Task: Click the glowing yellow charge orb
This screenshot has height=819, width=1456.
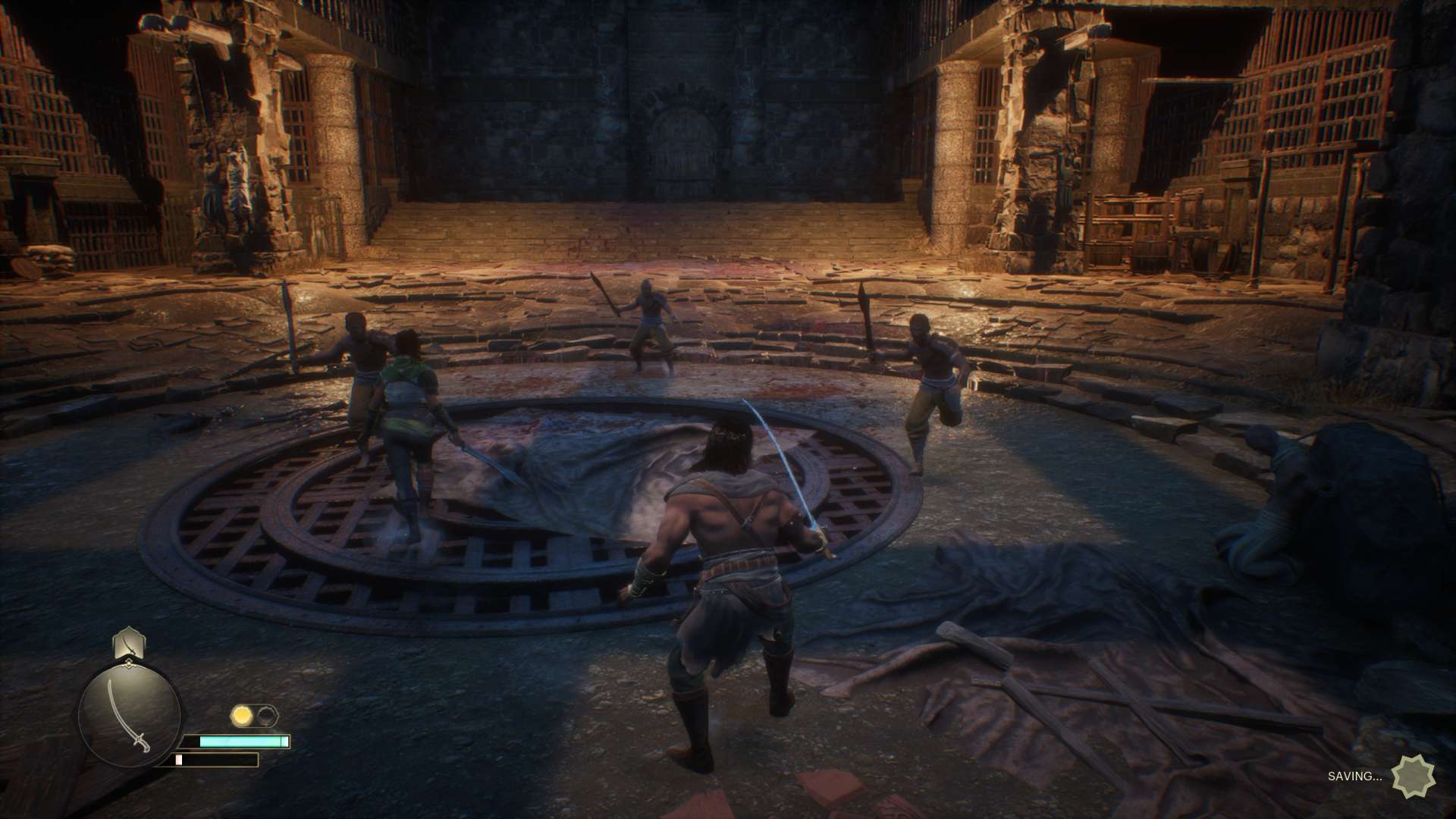Action: tap(243, 715)
